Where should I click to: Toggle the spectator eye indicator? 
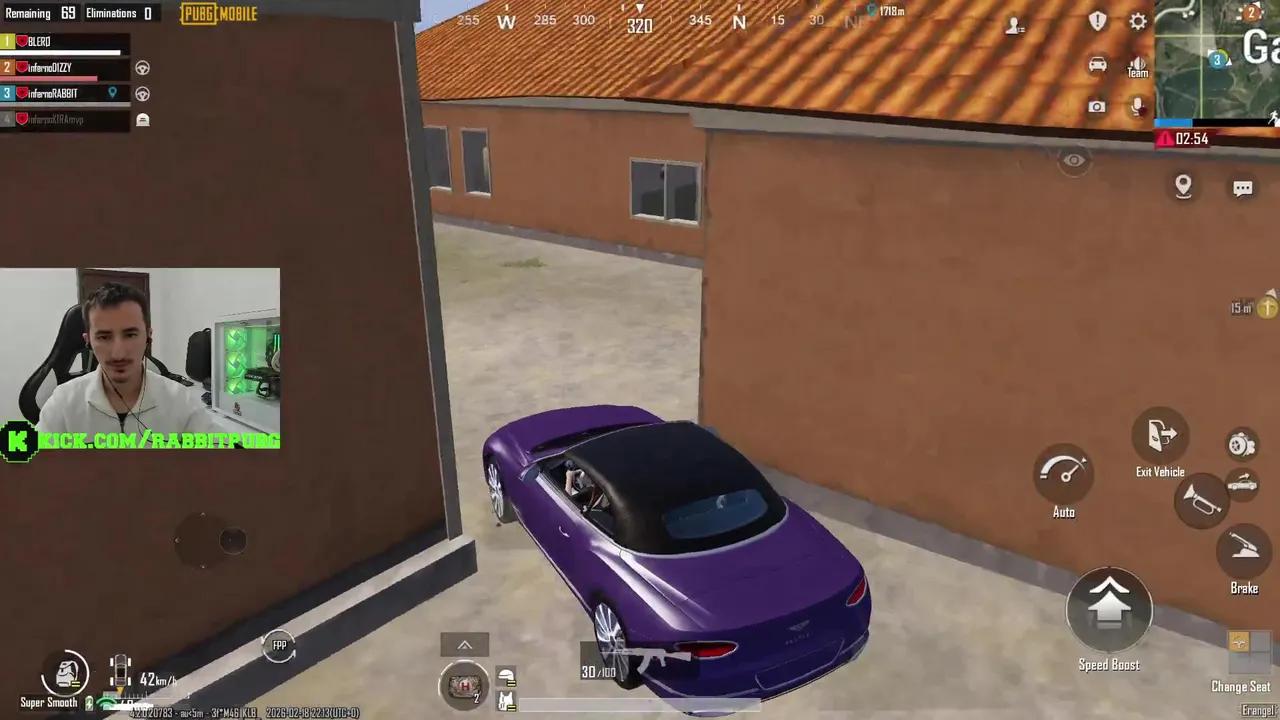pos(1074,160)
